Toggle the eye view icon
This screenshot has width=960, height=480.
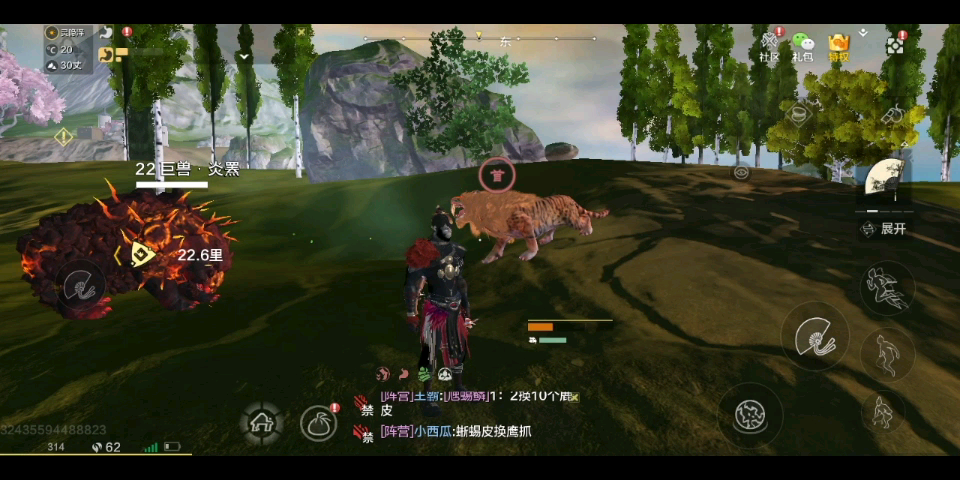pos(741,172)
